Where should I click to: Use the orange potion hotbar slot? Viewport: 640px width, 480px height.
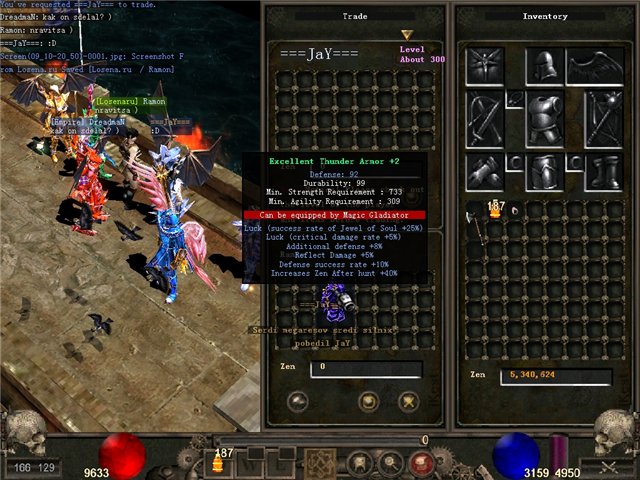pyautogui.click(x=217, y=462)
